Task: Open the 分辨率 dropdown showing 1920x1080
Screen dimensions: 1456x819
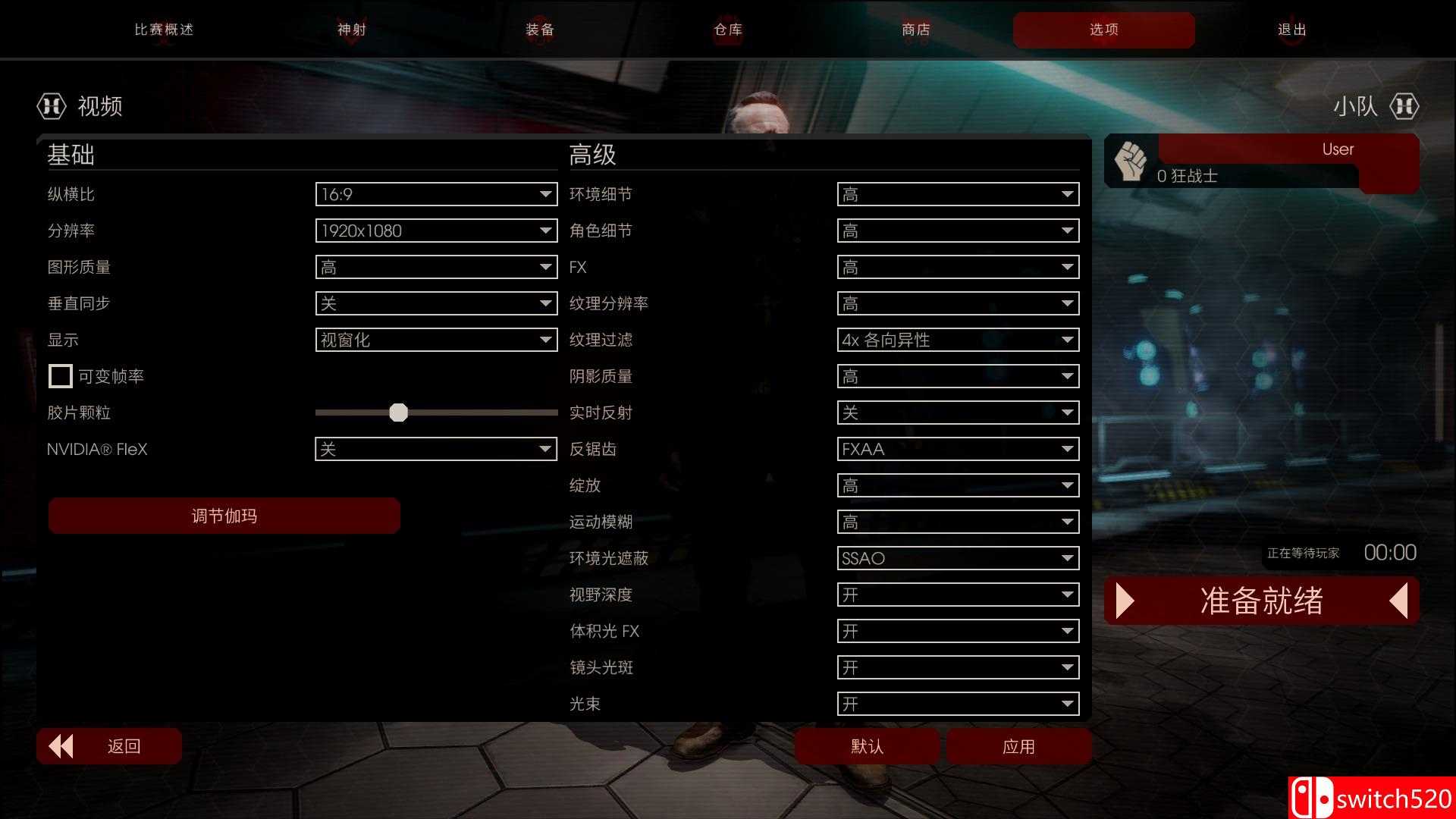Action: pyautogui.click(x=436, y=231)
